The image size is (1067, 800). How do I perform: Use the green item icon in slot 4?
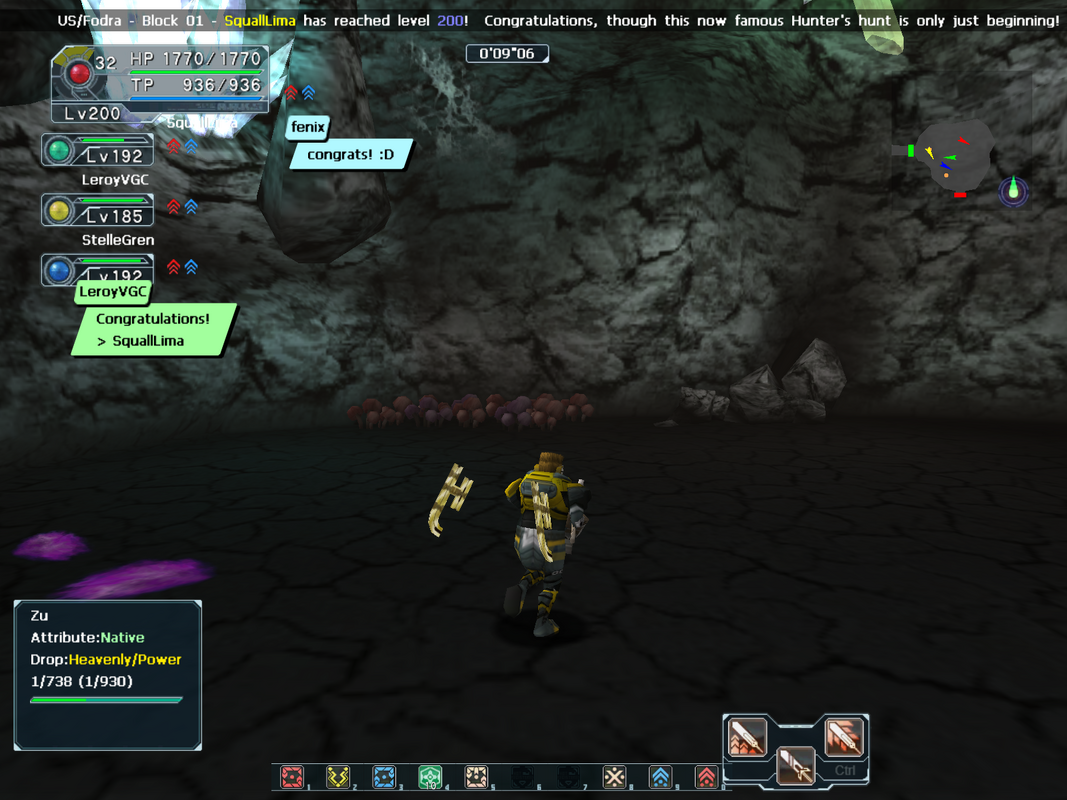pyautogui.click(x=430, y=777)
